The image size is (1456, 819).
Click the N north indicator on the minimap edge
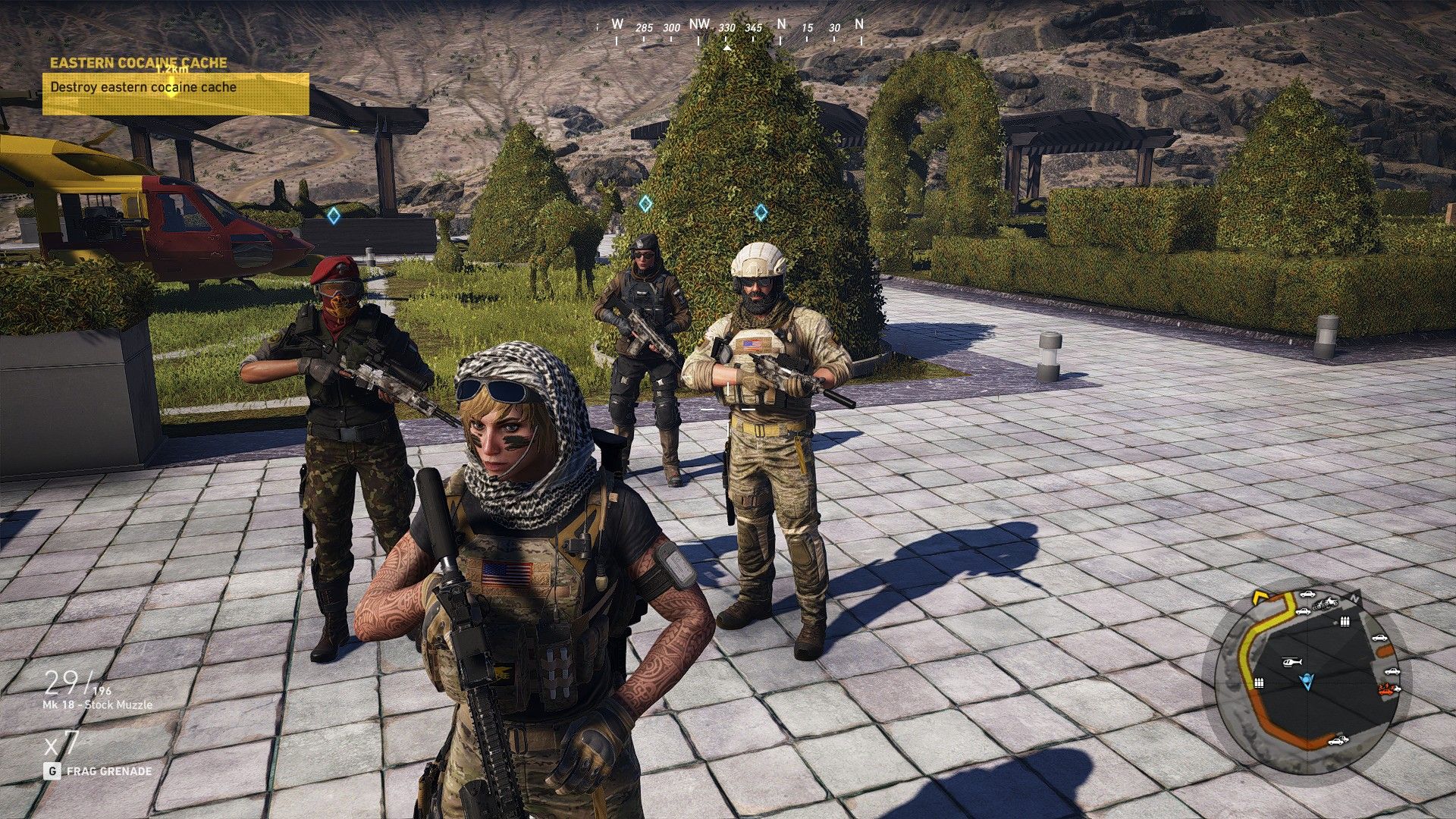[1355, 597]
